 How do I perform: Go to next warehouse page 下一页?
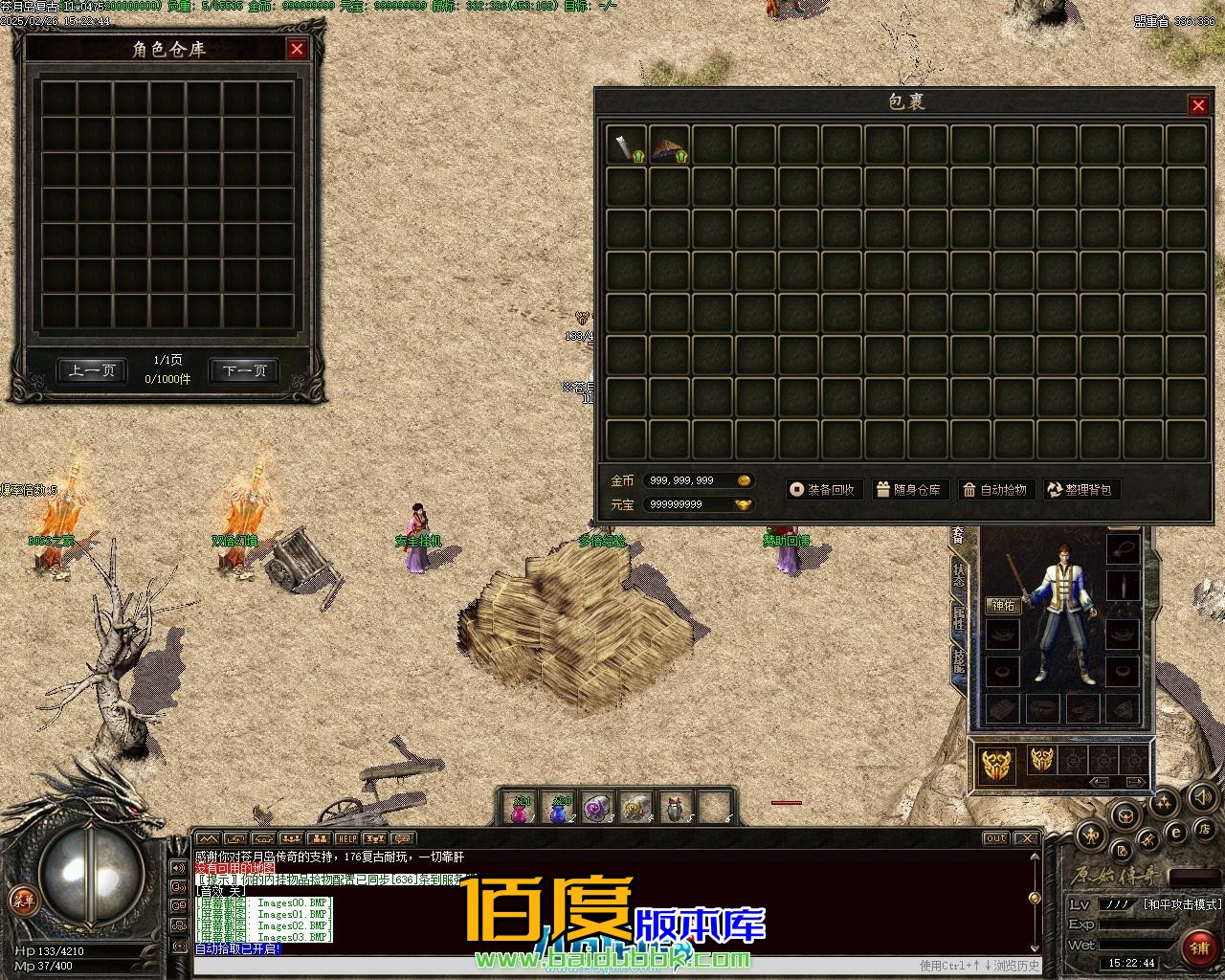click(244, 370)
